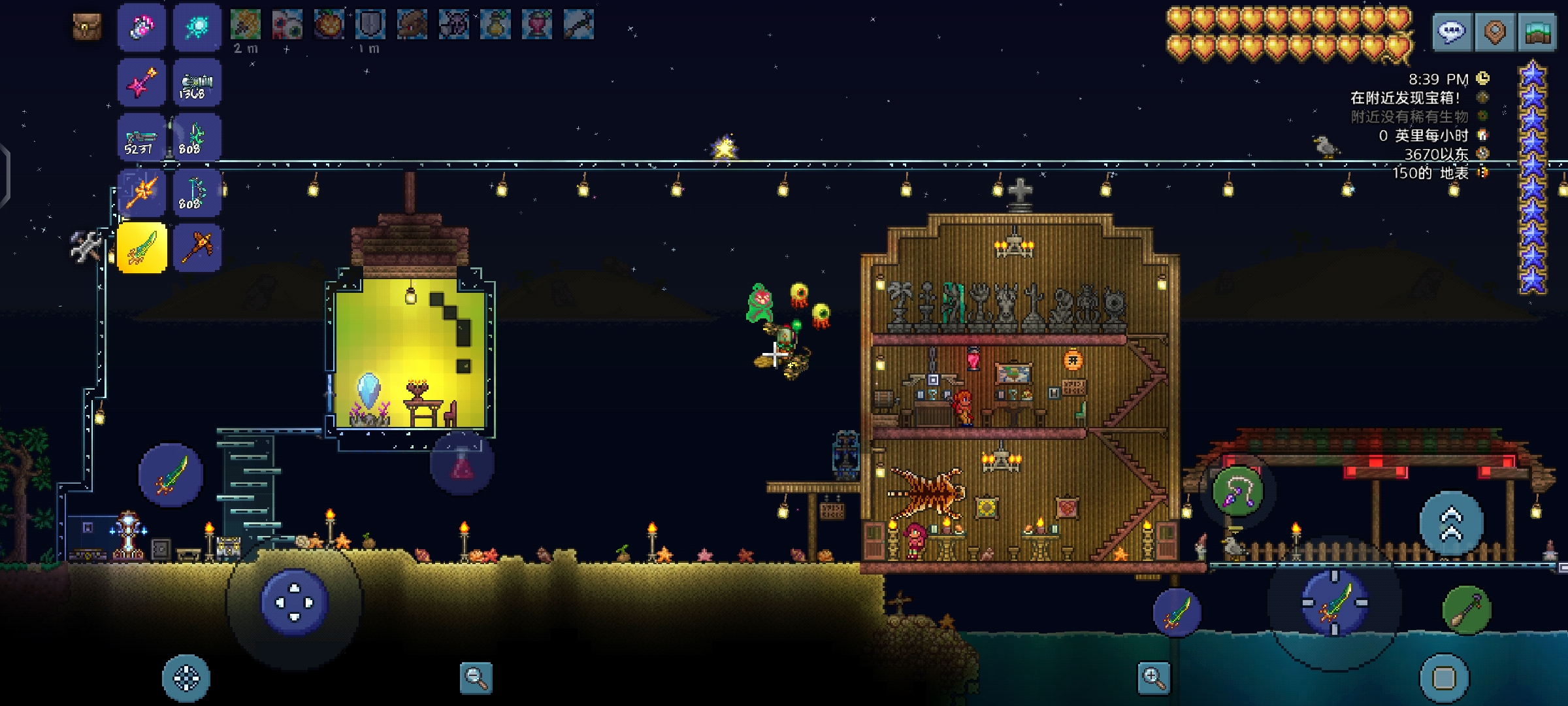Select the gun slot showing 5237
Screen dimensions: 1568x706
point(142,138)
